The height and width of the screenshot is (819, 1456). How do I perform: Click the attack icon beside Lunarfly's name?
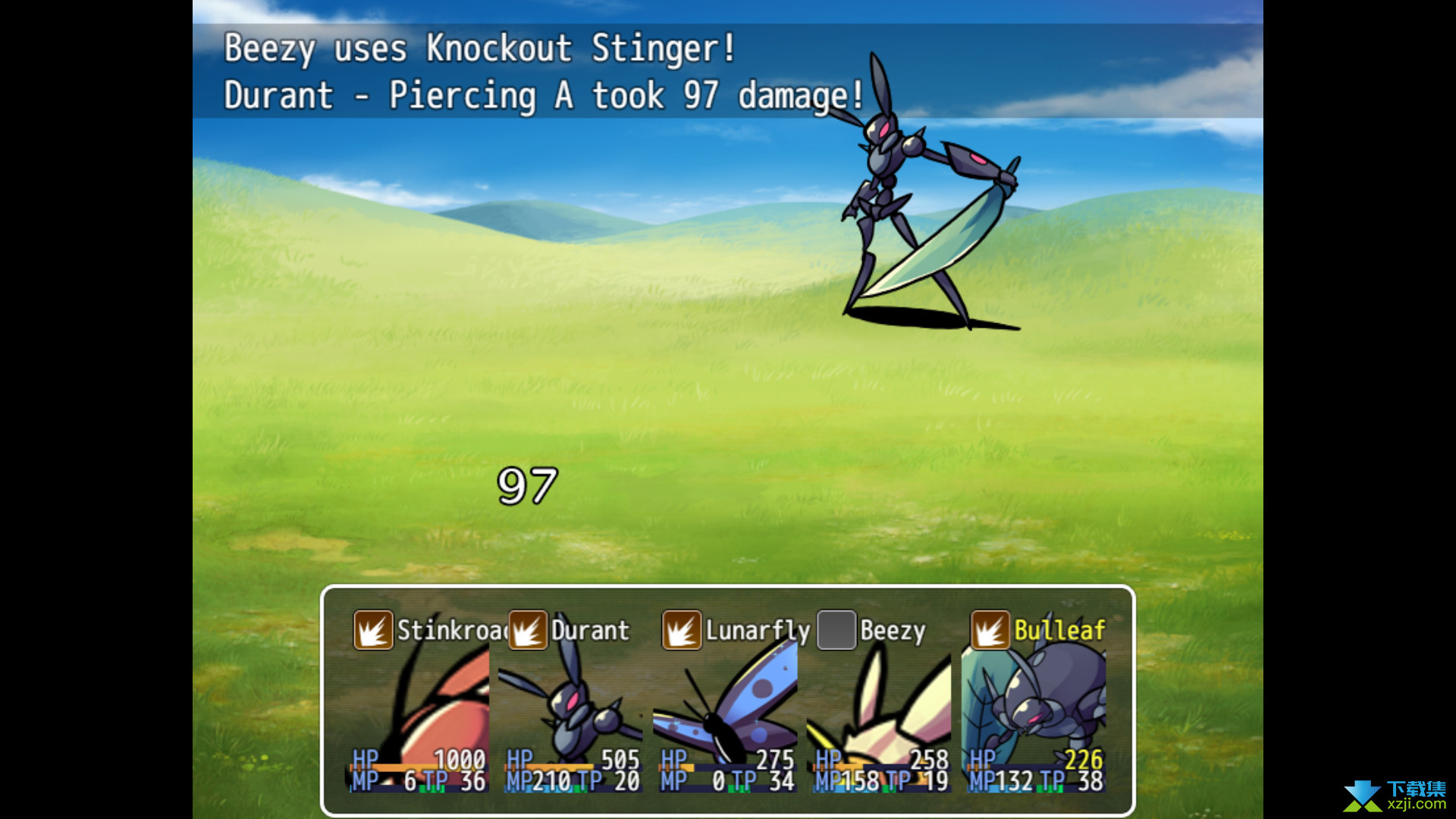pos(681,630)
